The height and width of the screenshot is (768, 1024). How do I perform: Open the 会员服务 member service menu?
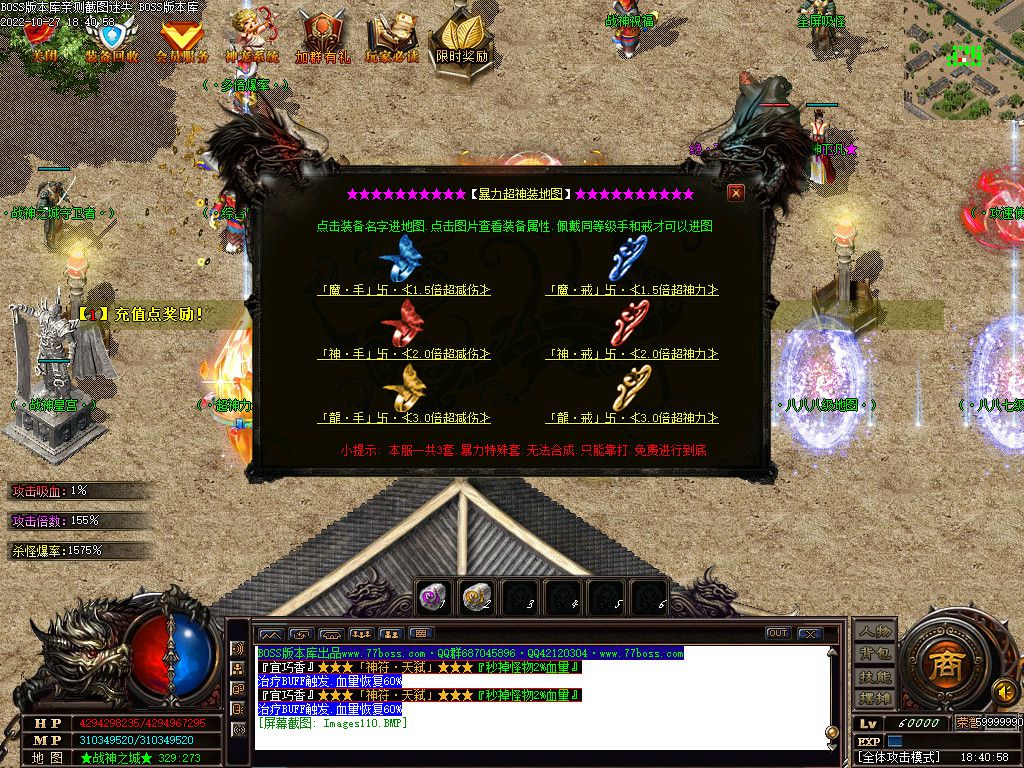pos(182,42)
